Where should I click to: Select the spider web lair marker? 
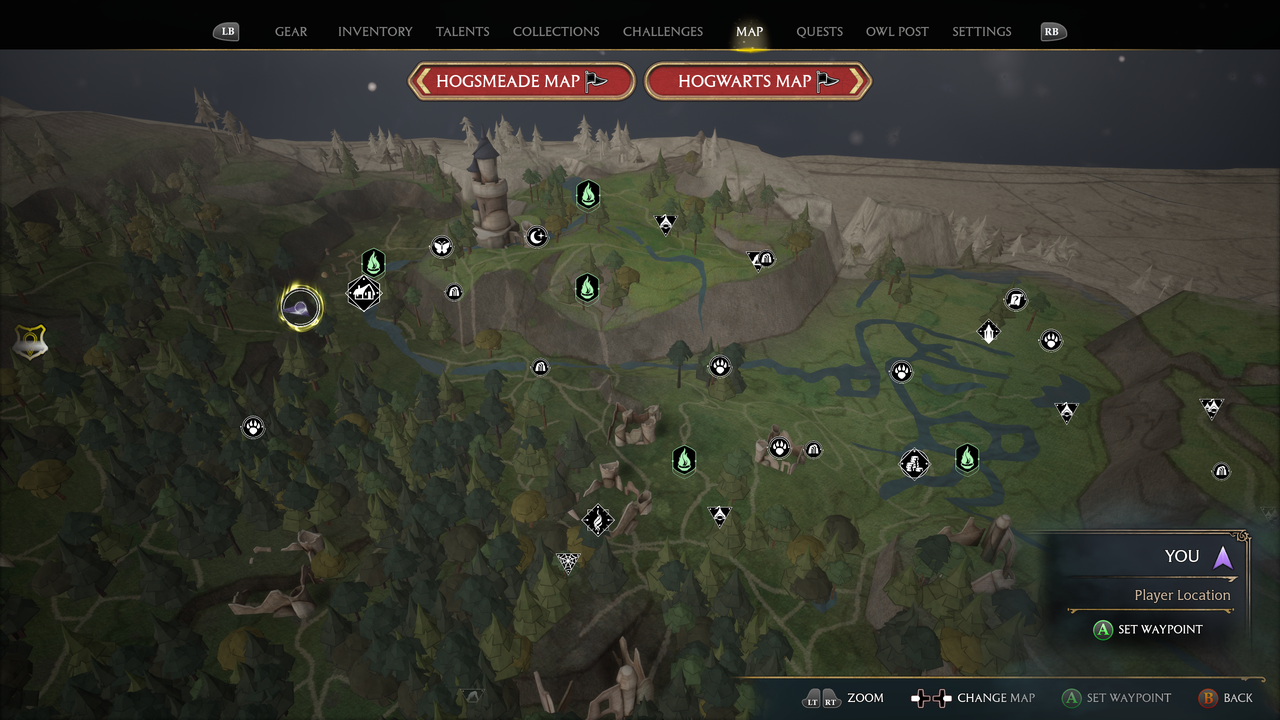pos(568,564)
